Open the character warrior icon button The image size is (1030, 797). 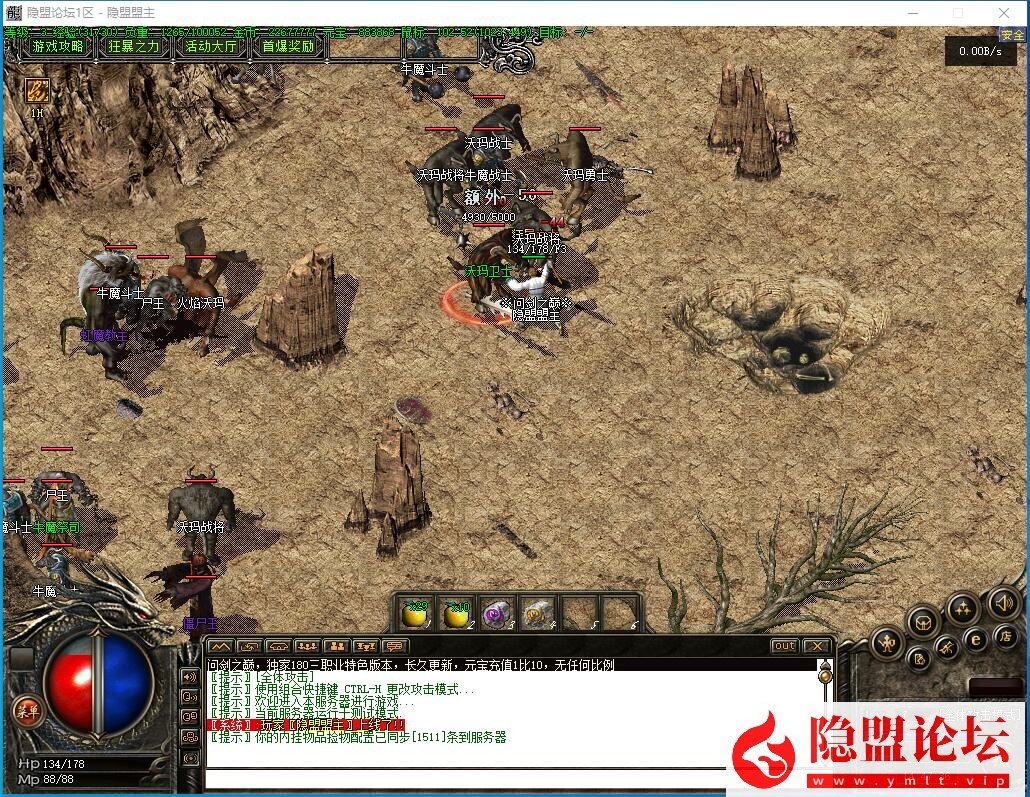coord(887,642)
